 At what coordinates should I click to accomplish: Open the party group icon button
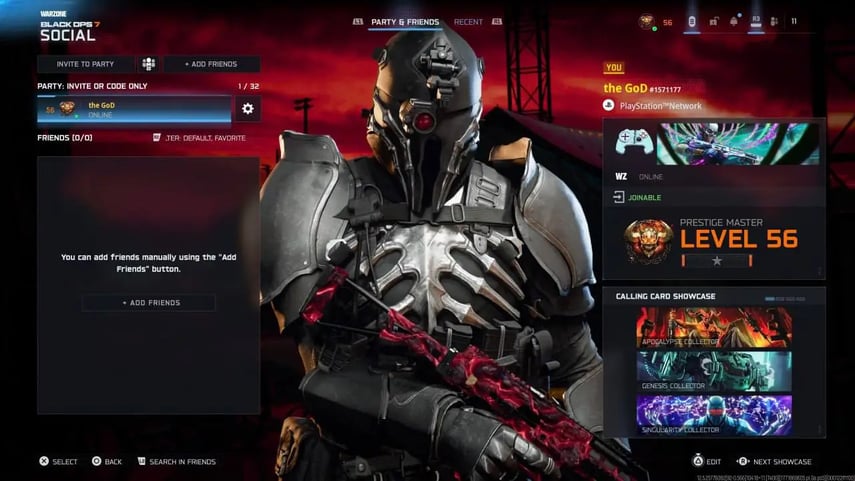148,64
